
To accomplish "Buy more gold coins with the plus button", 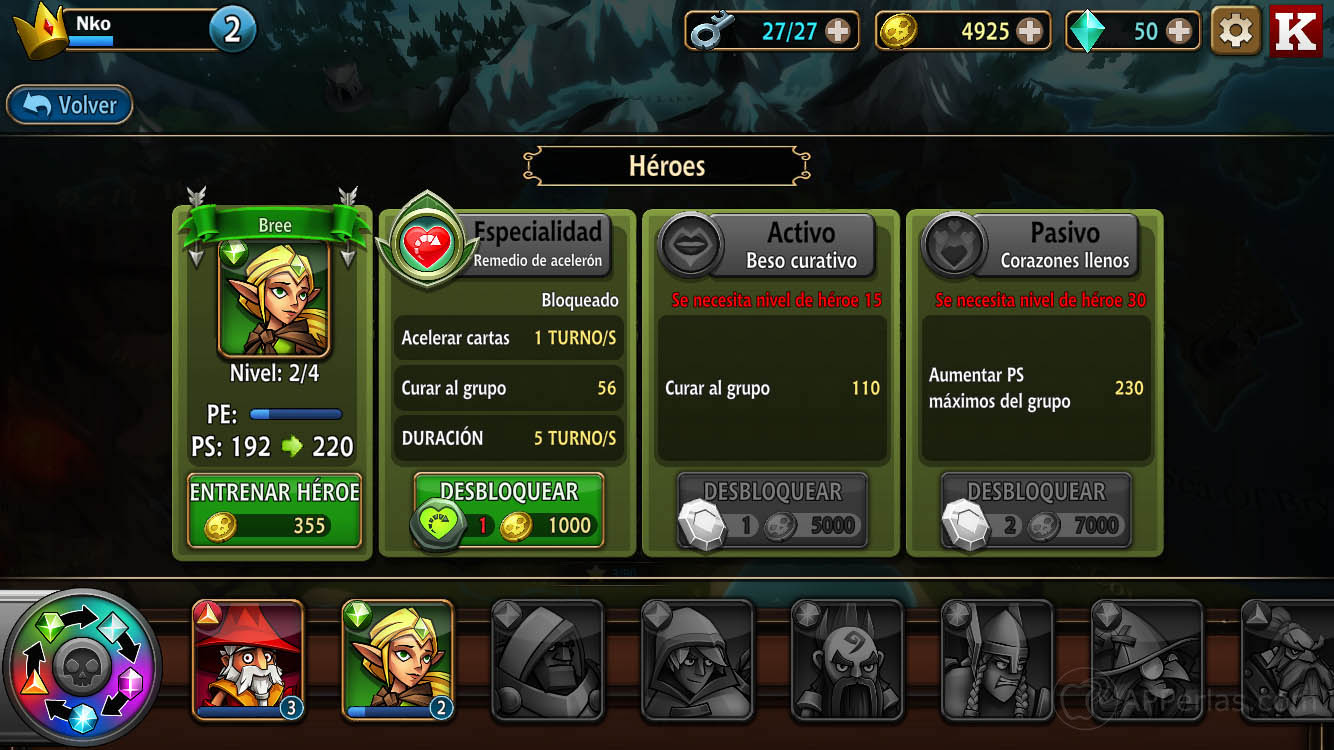I will pyautogui.click(x=1029, y=32).
